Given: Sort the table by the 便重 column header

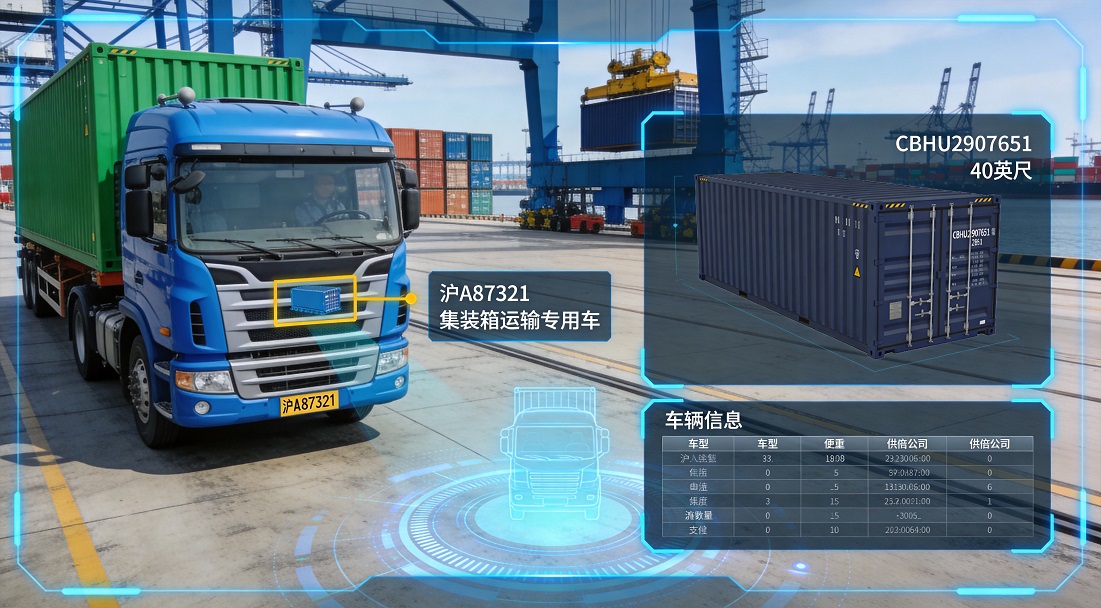Looking at the screenshot, I should tap(834, 443).
